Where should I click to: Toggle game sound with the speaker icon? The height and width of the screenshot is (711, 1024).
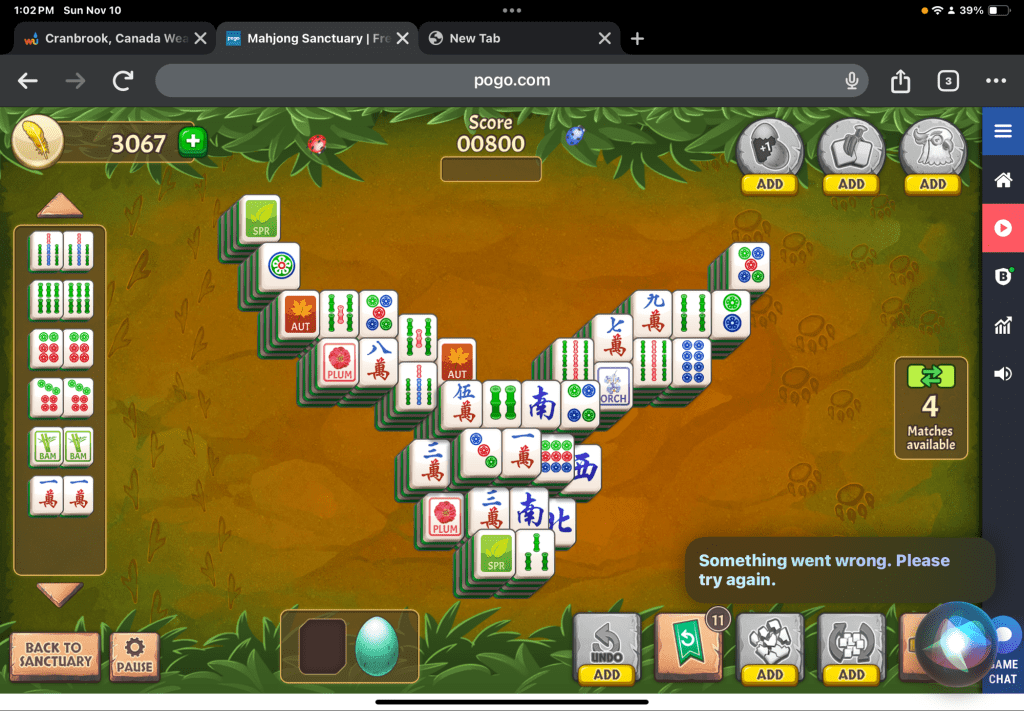[x=1002, y=374]
